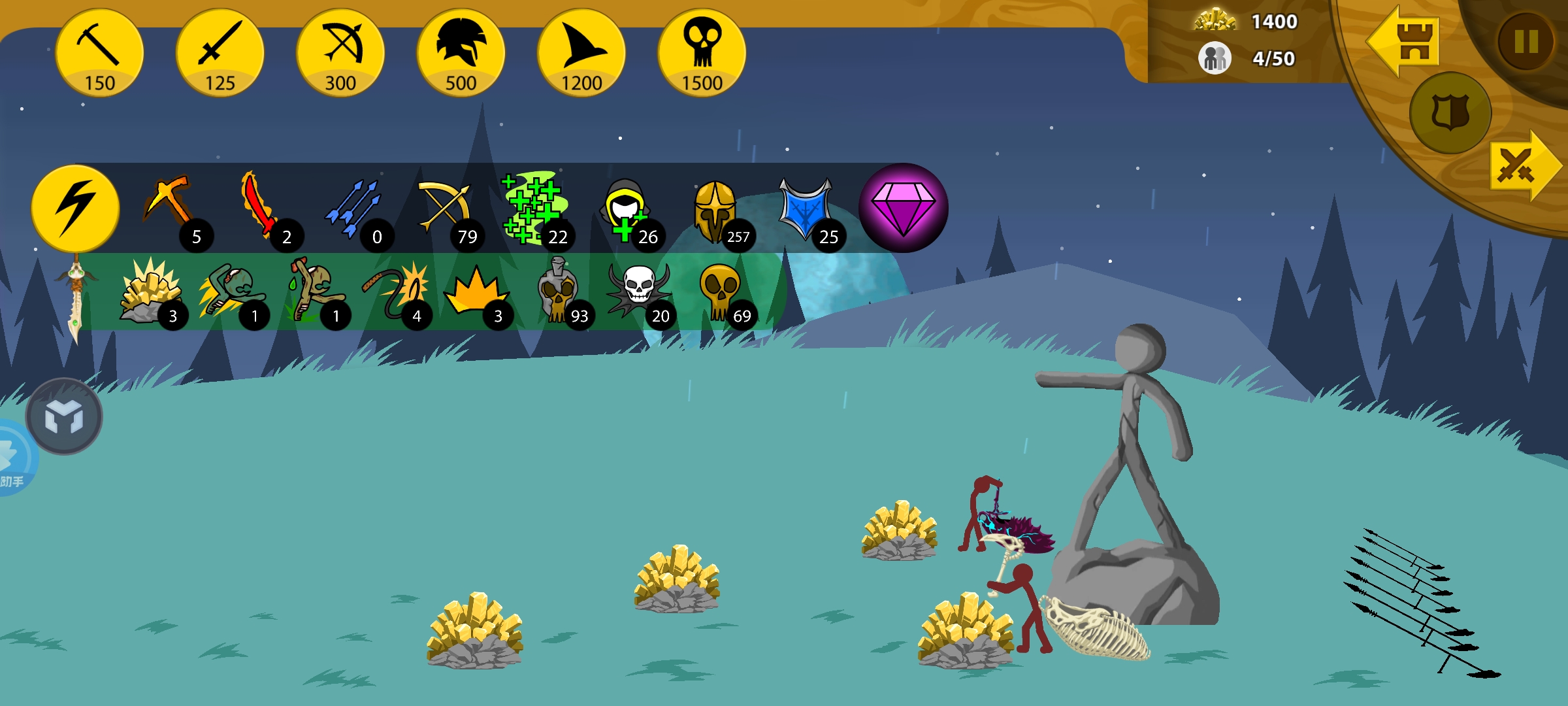The width and height of the screenshot is (1568, 706).
Task: Train a miner for 150 gold
Action: (99, 54)
